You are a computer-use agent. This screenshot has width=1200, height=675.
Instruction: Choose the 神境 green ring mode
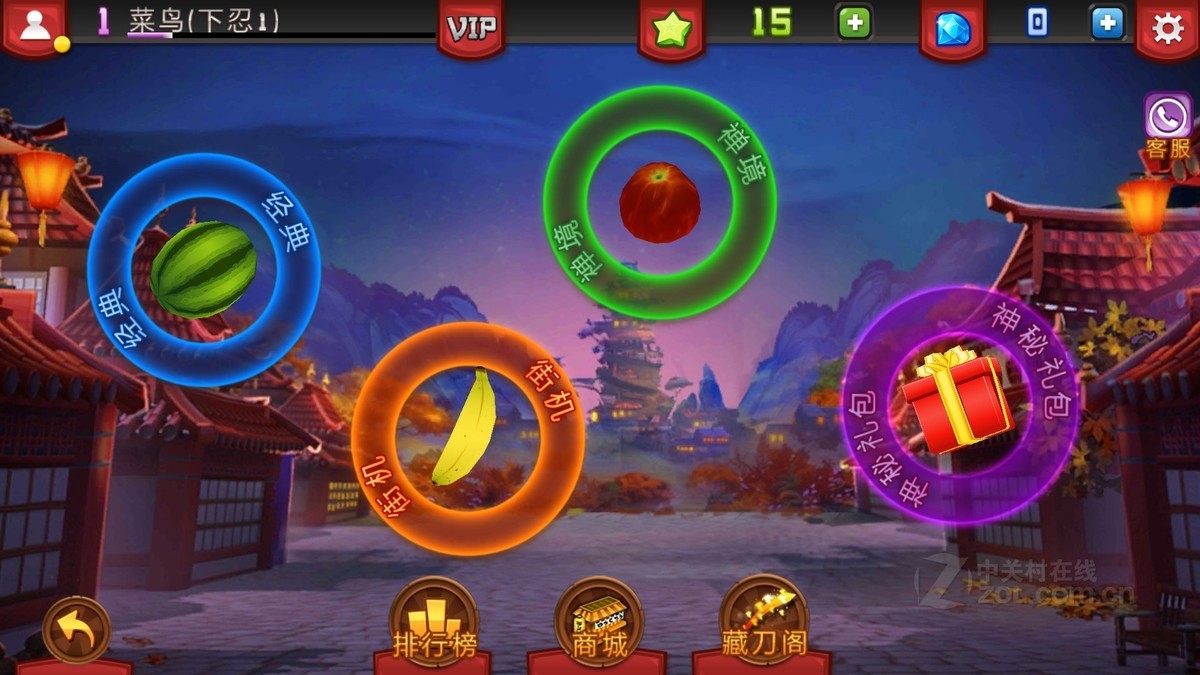point(660,203)
